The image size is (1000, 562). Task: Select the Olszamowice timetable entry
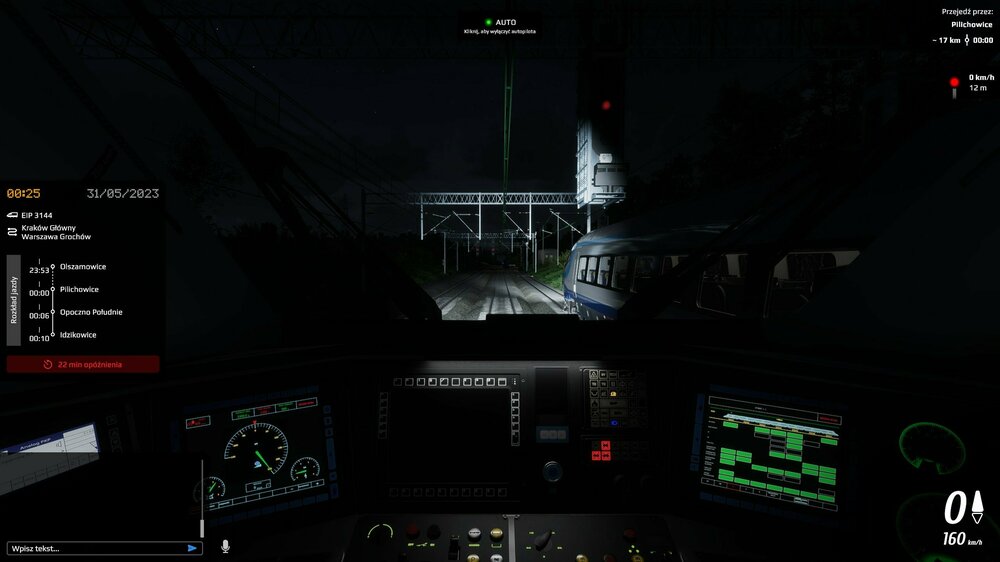pos(83,267)
